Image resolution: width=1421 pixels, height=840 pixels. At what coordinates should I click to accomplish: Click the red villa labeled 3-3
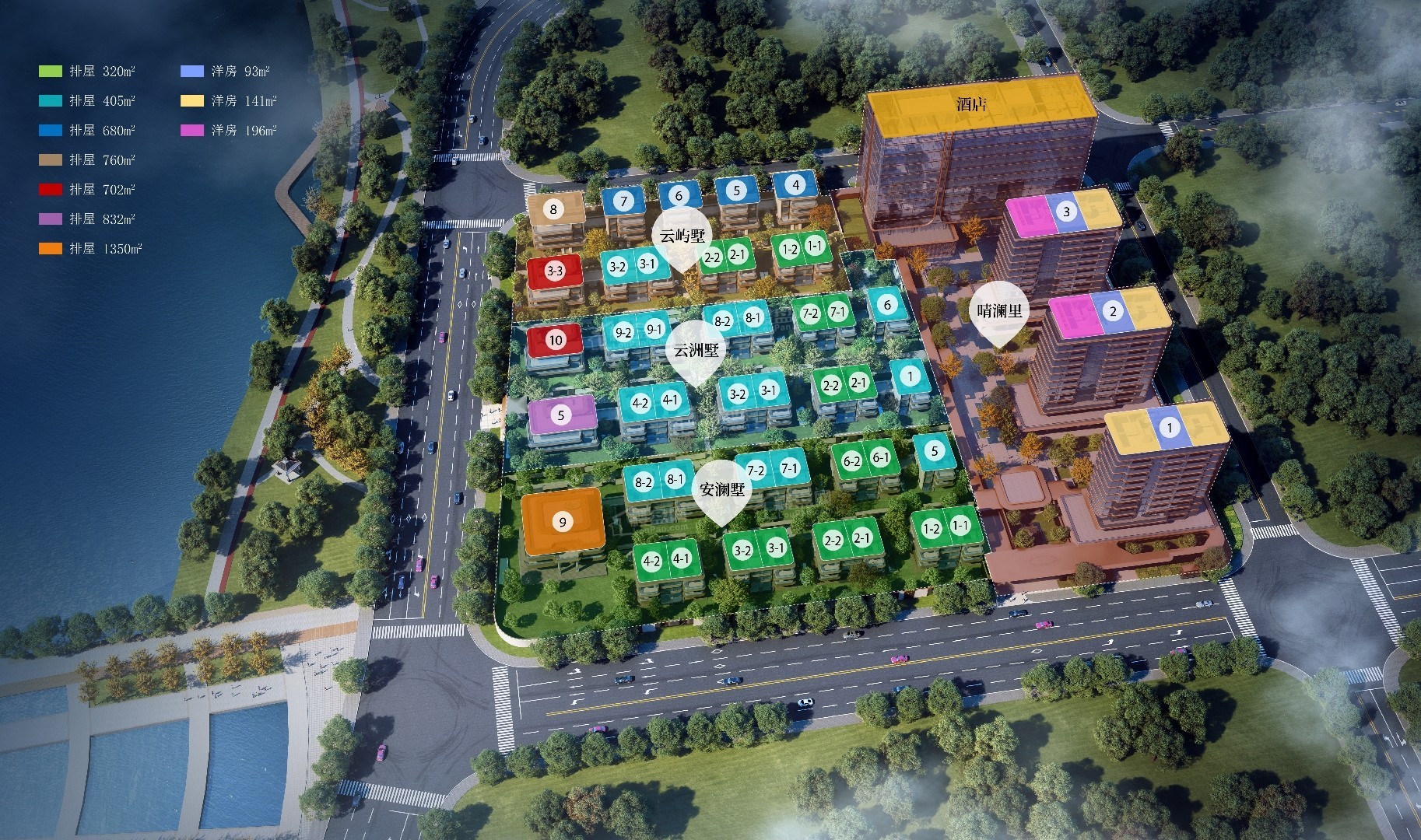[555, 271]
